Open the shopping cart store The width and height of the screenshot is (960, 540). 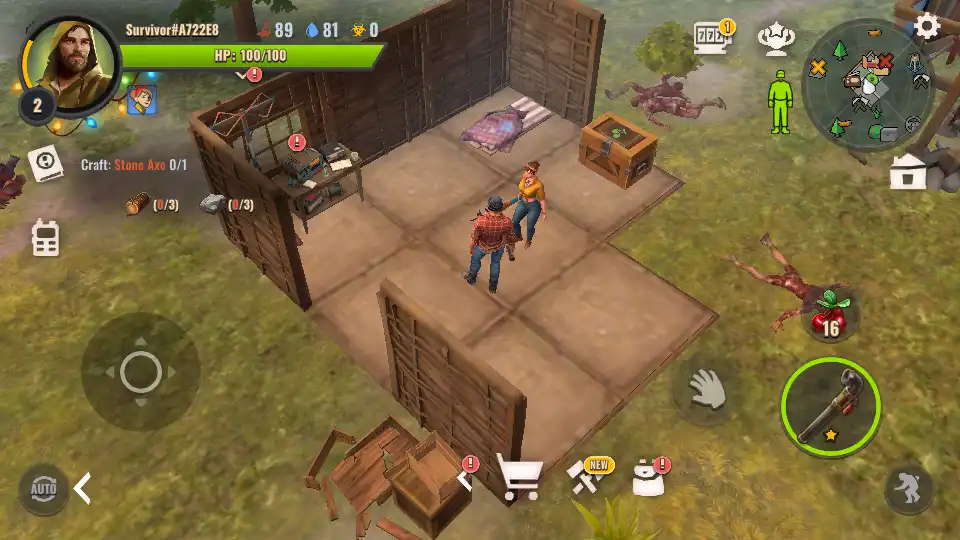point(520,480)
